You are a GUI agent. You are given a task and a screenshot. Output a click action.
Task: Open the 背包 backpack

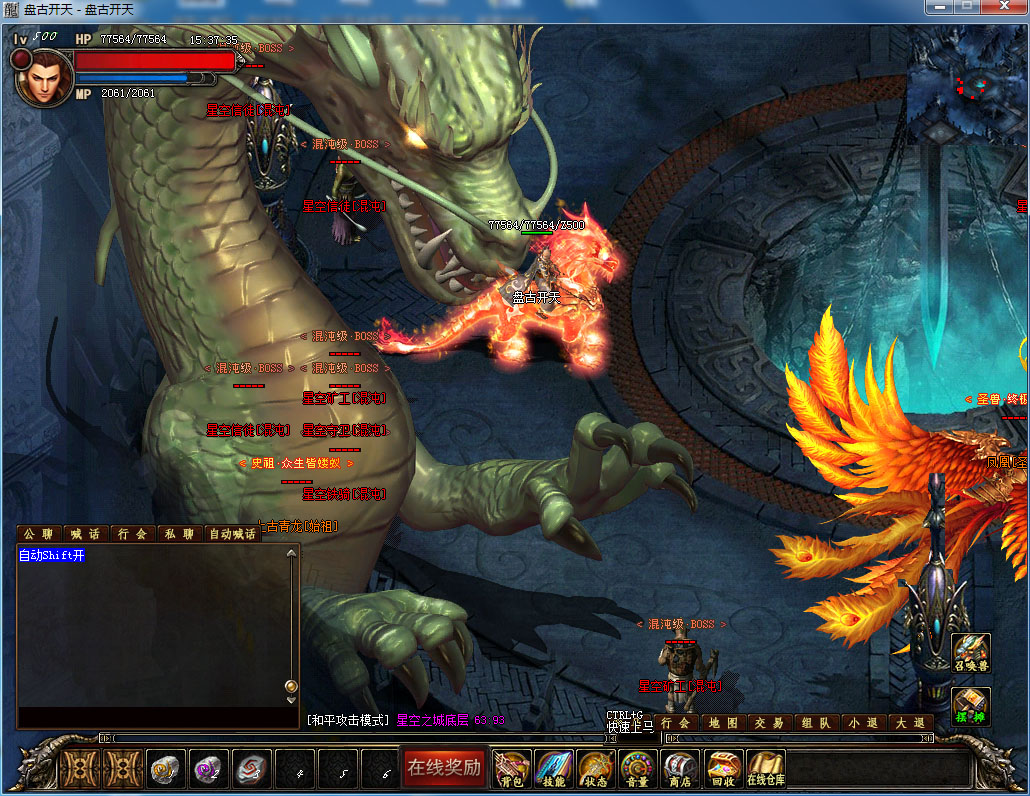511,768
